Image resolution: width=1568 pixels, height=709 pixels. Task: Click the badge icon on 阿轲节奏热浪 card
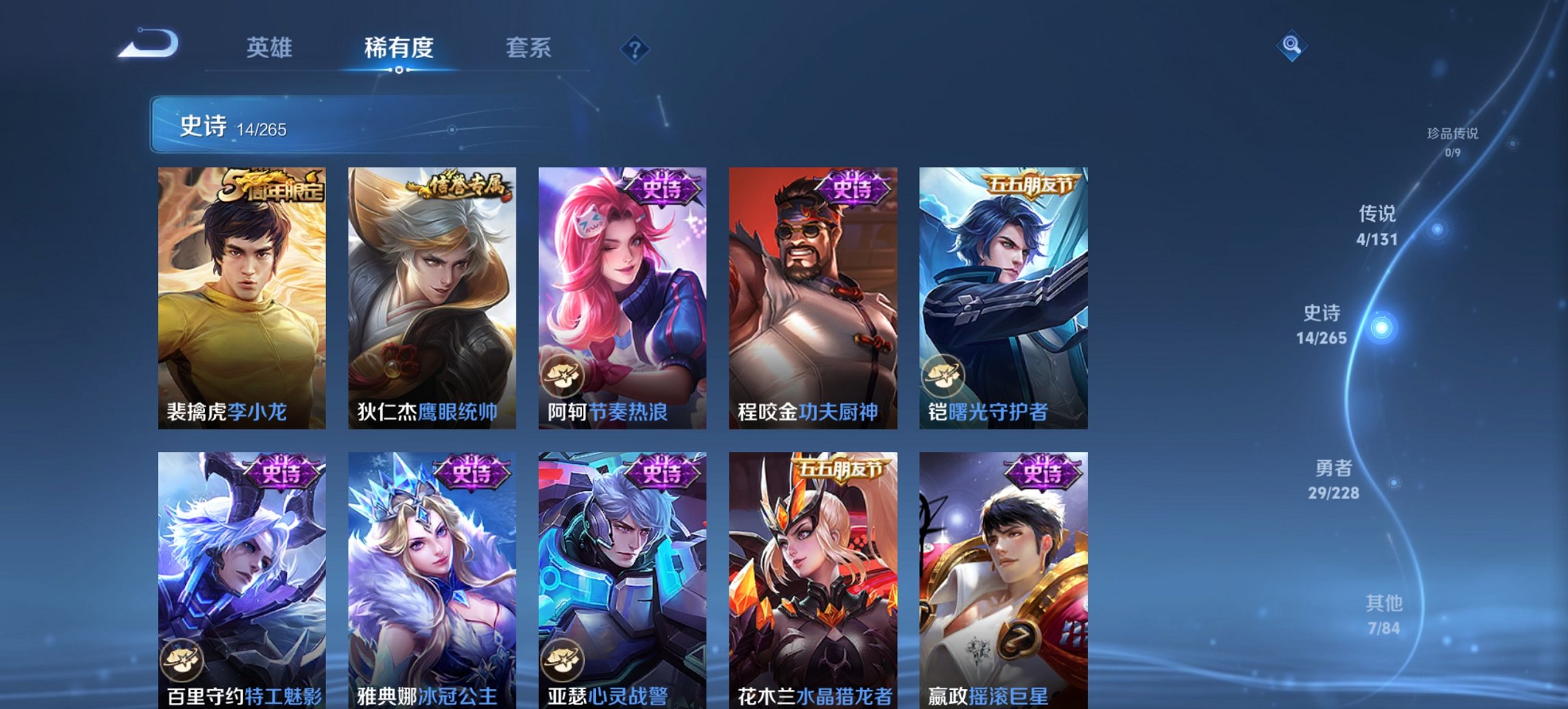(x=561, y=376)
